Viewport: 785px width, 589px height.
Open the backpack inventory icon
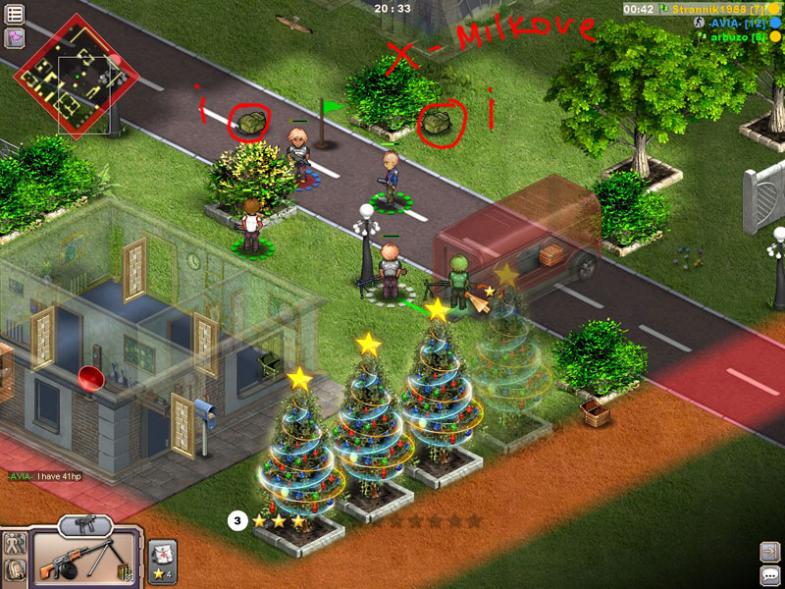click(14, 571)
